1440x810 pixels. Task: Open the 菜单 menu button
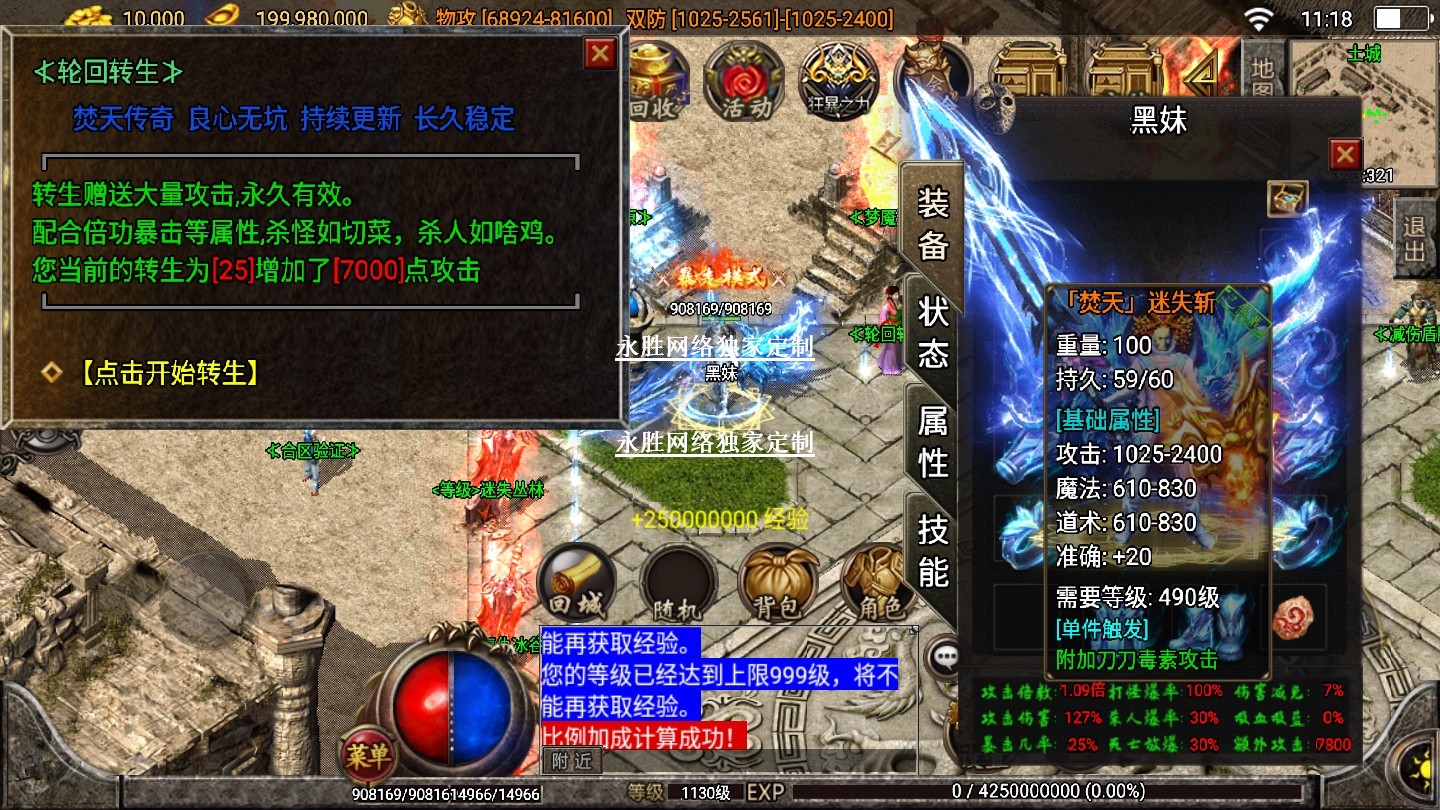coord(368,756)
